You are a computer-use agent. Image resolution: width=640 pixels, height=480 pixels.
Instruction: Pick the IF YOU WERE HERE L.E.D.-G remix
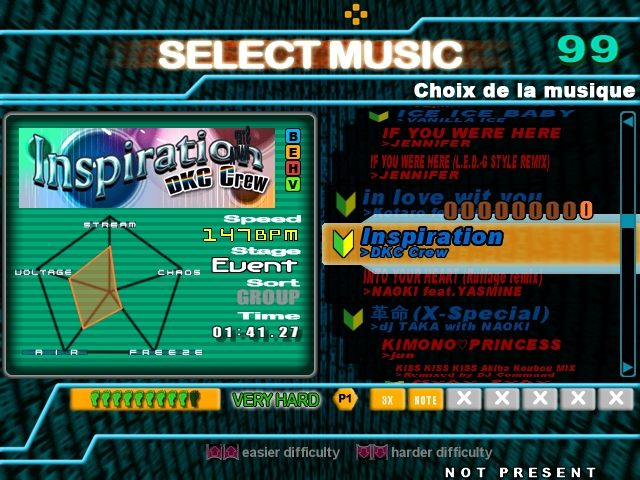[470, 162]
